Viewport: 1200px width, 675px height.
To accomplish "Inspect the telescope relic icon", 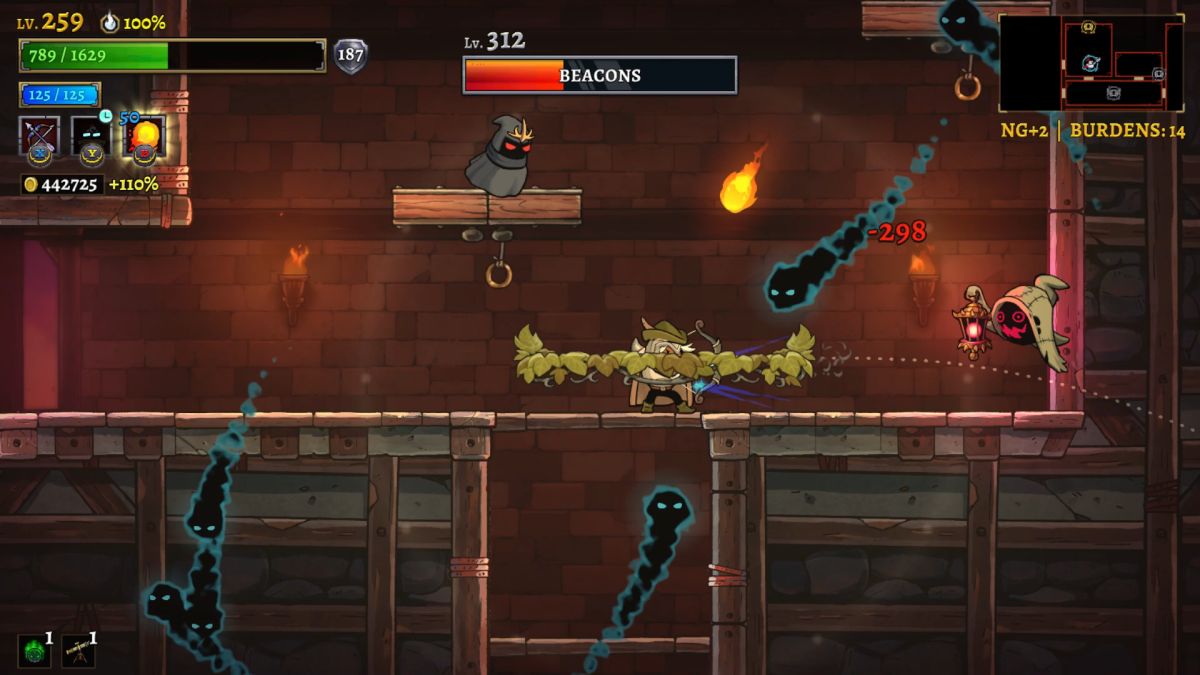I will pyautogui.click(x=78, y=650).
